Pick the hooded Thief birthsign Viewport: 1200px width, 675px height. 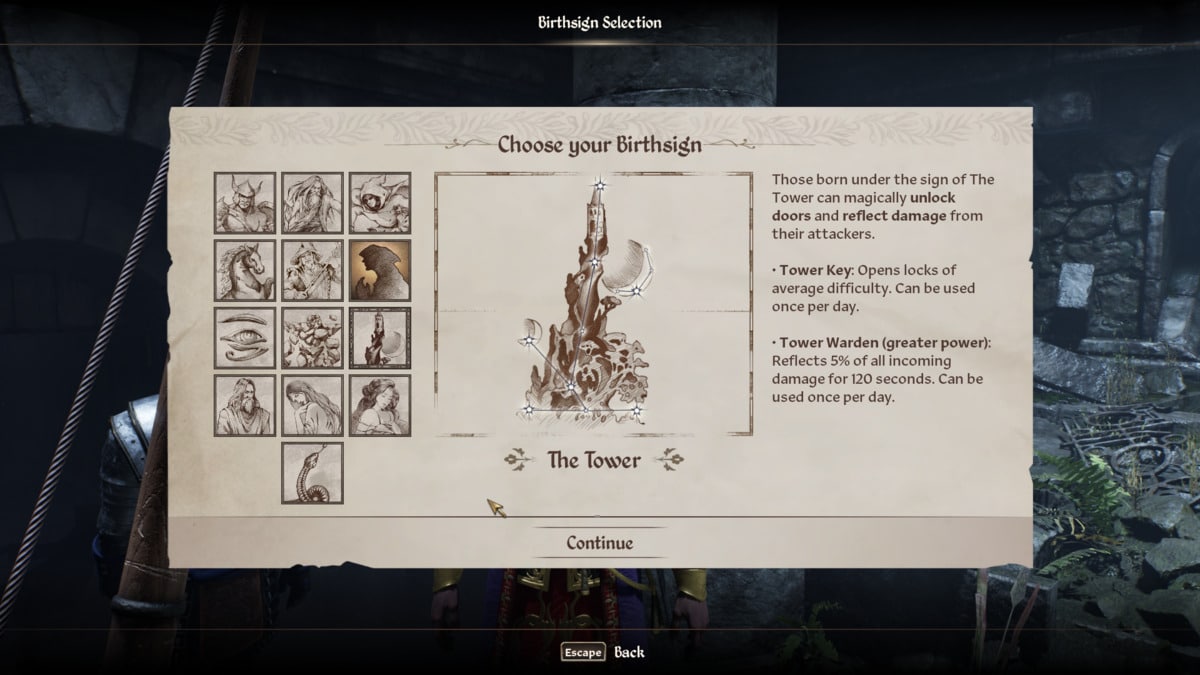click(x=380, y=203)
